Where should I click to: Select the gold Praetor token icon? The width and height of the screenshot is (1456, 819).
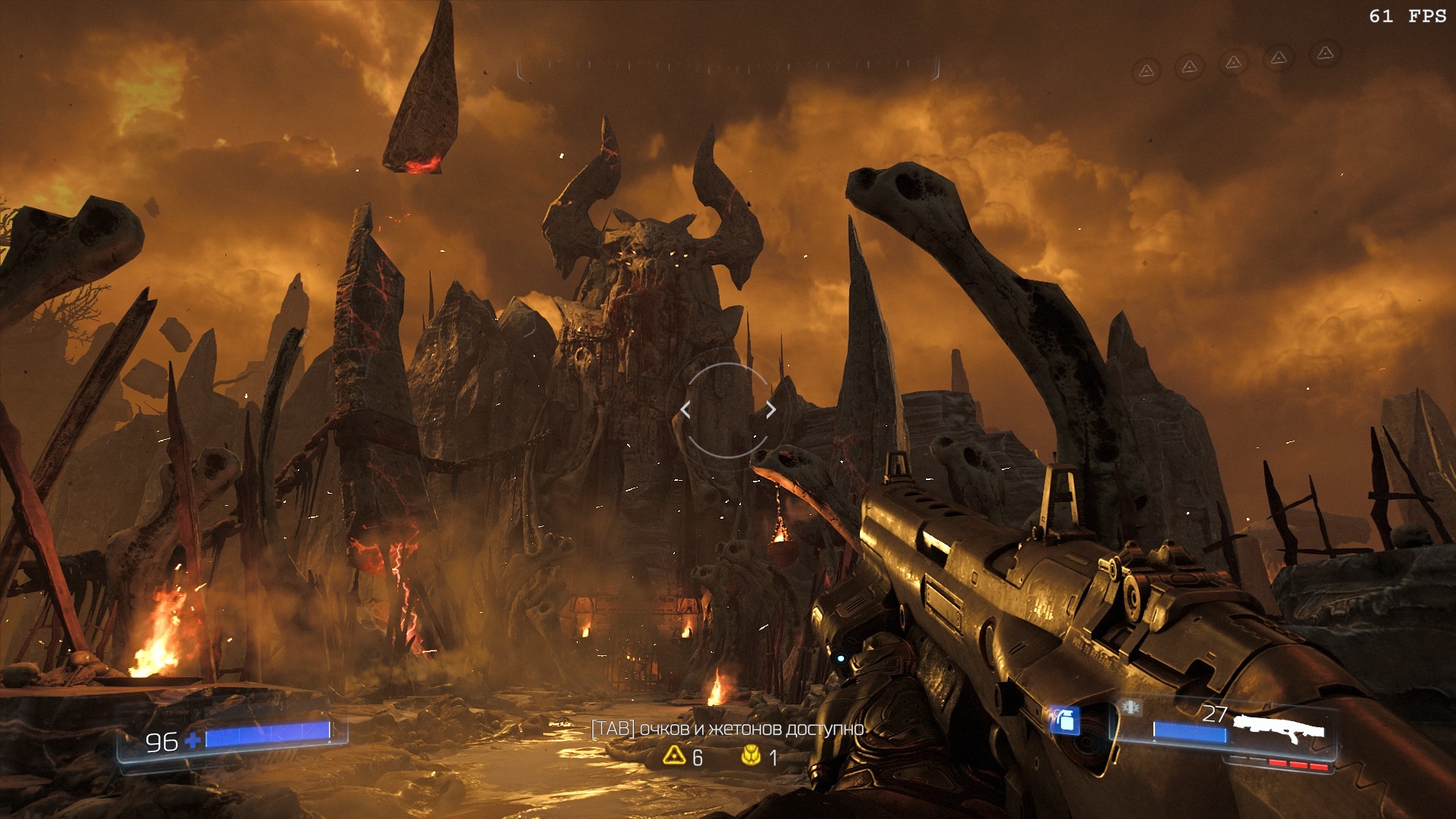point(751,755)
